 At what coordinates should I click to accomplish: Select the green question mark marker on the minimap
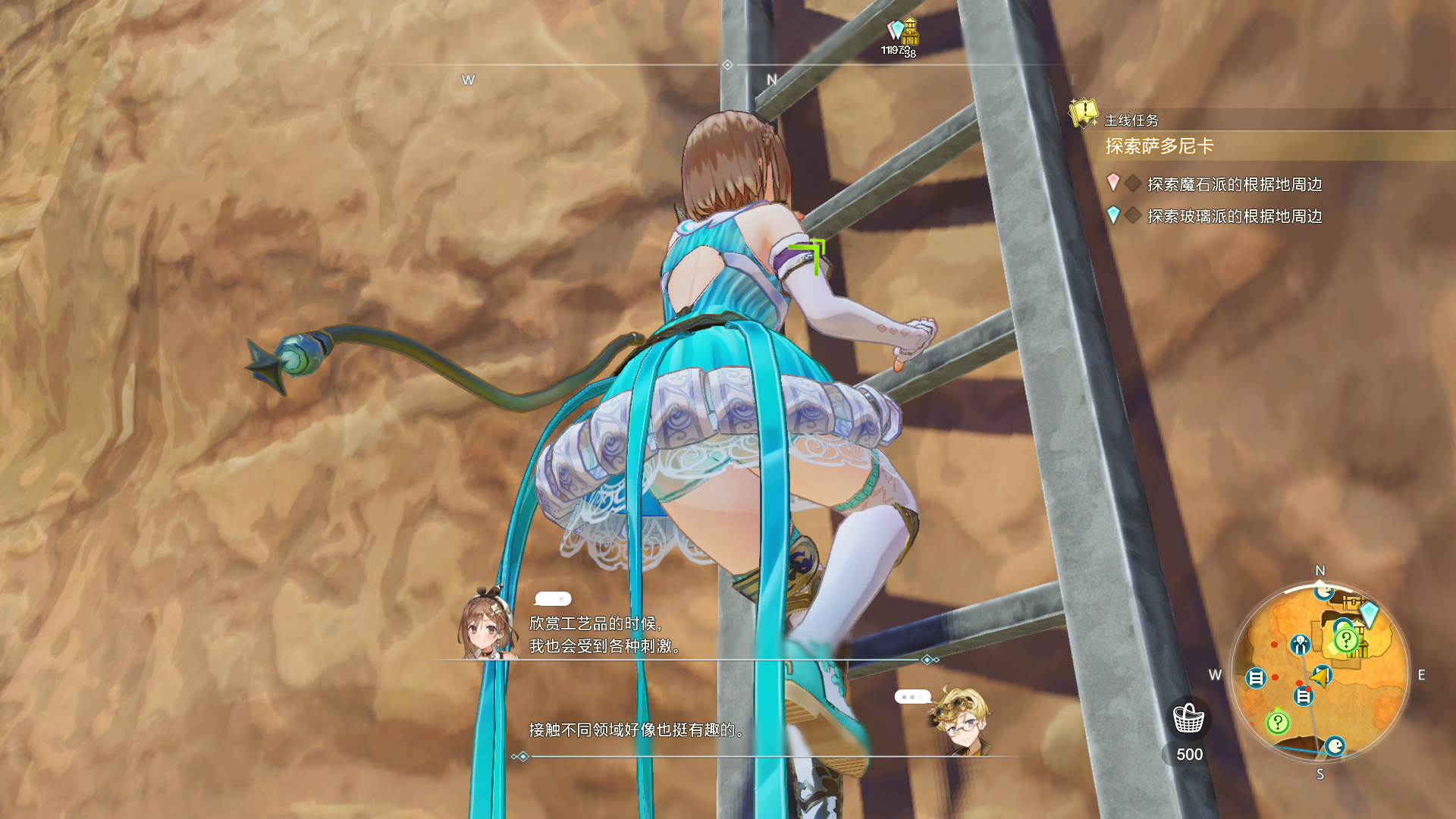pyautogui.click(x=1346, y=639)
